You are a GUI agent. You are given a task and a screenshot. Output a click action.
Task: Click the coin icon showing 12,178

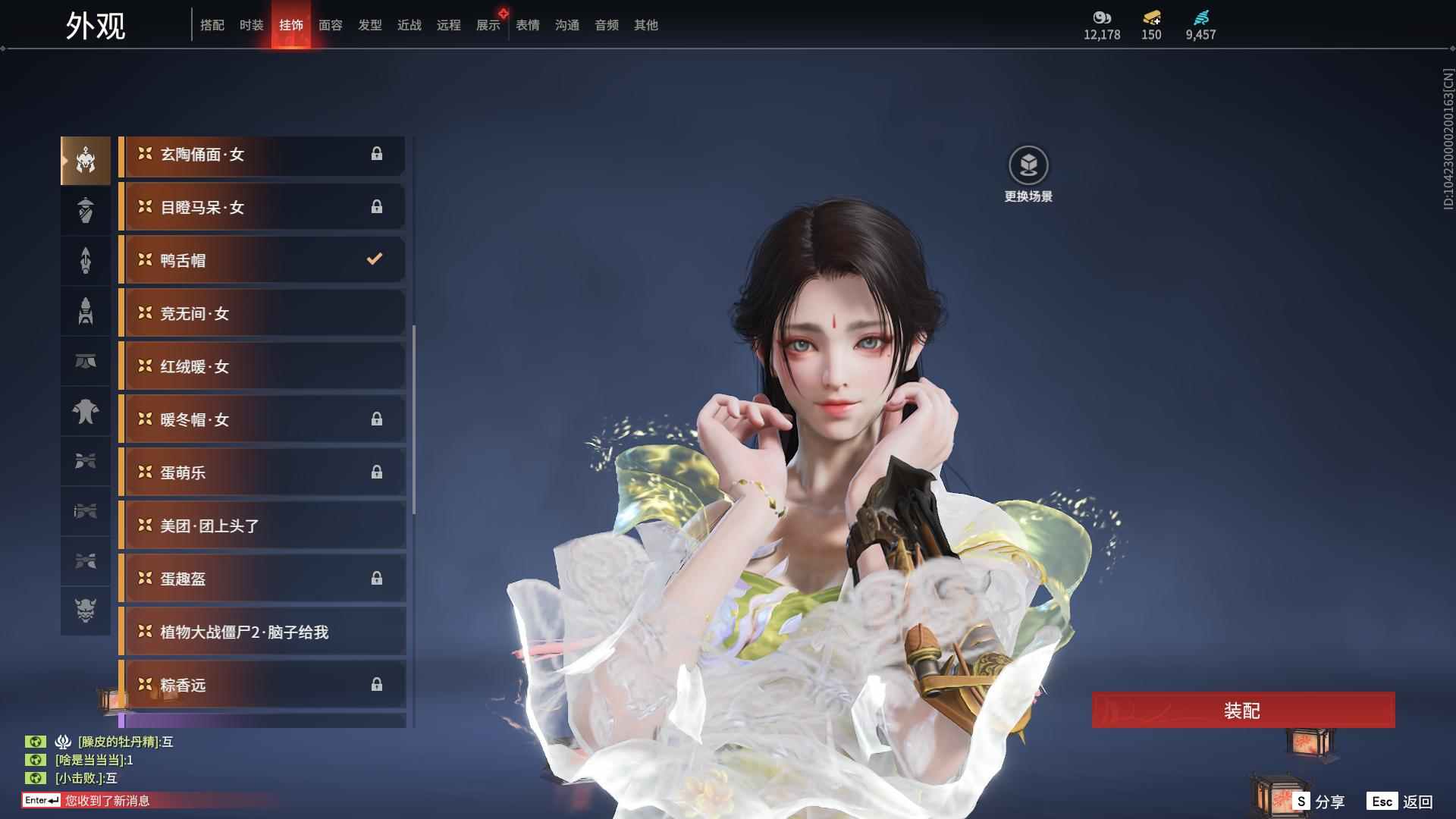(1101, 17)
